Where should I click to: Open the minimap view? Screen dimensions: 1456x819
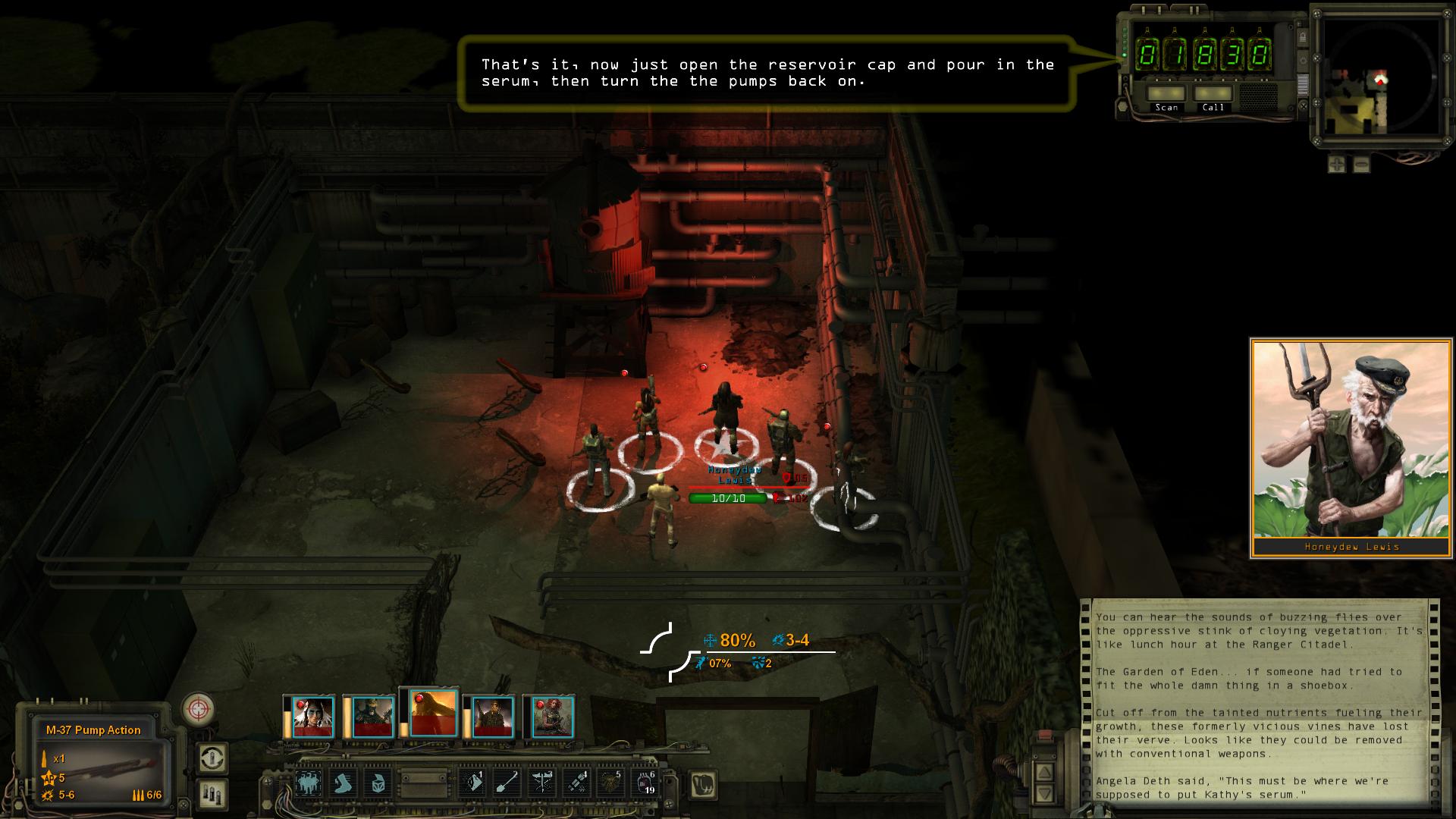(x=1379, y=82)
